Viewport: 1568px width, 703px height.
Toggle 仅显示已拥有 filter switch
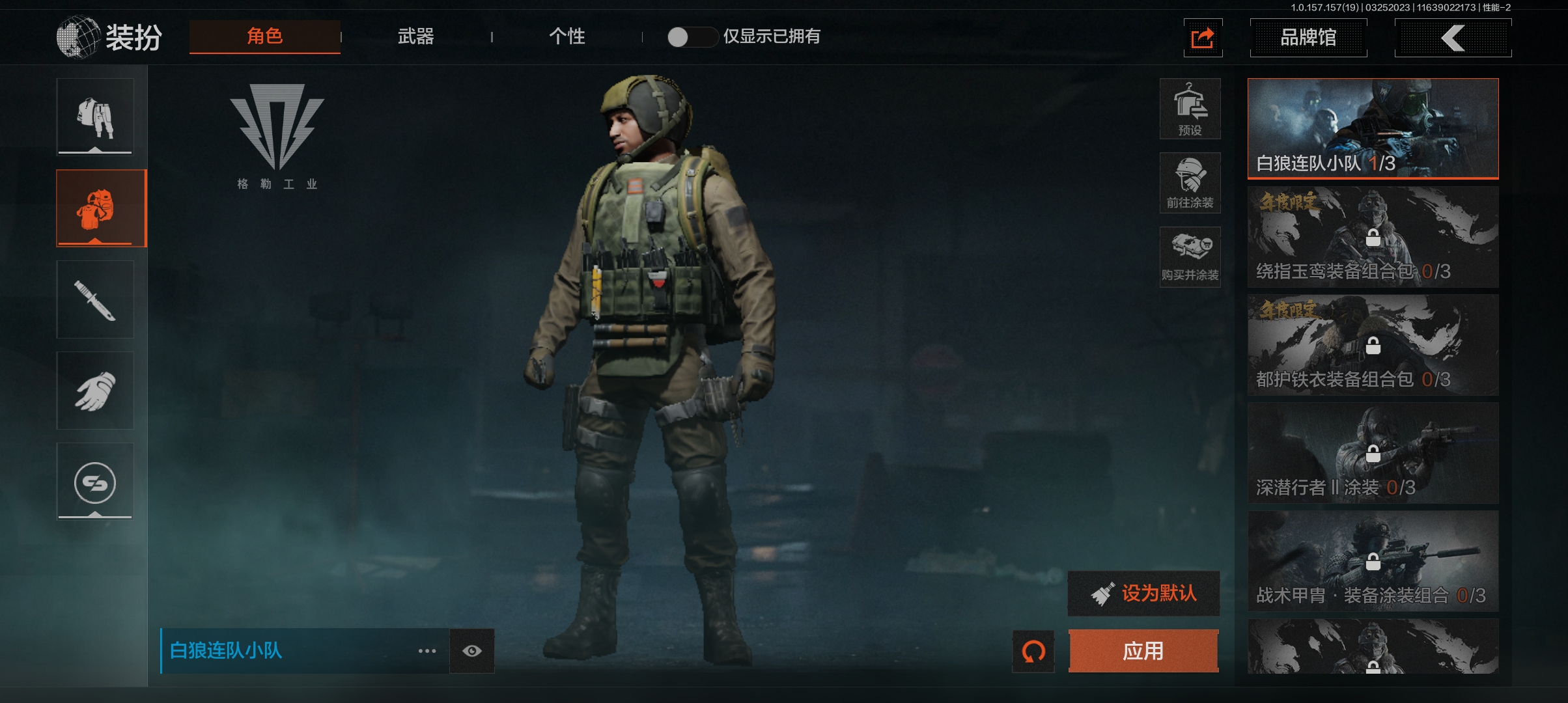click(692, 37)
